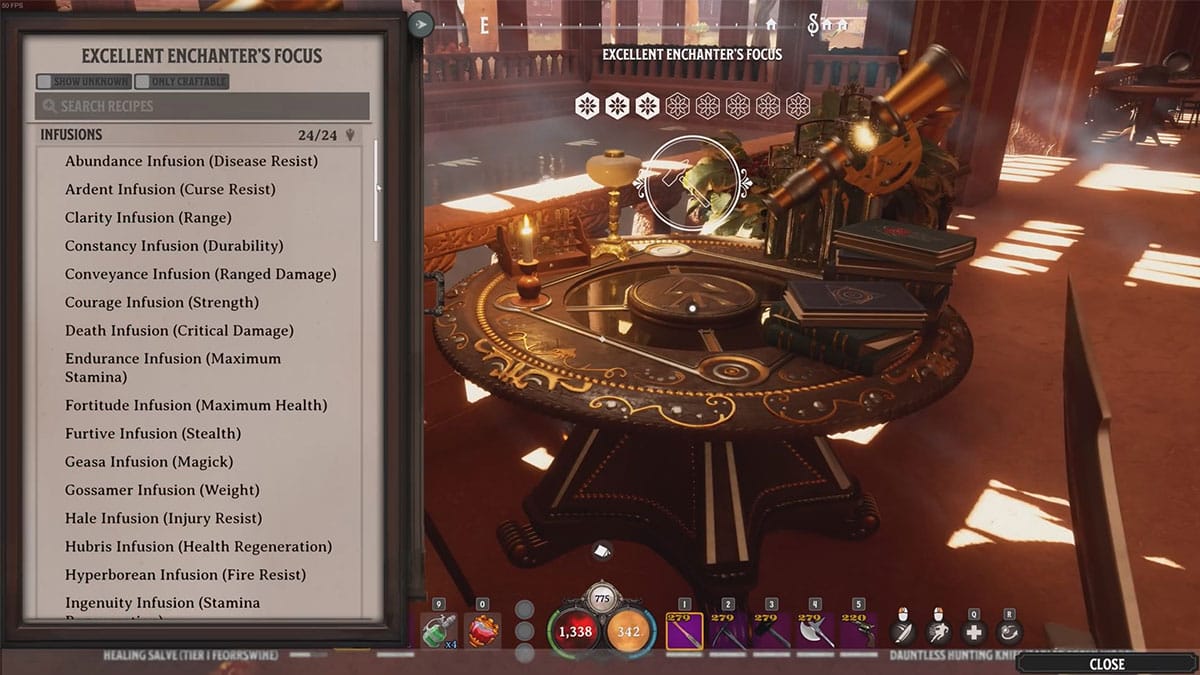Select Geasa Infusion (Magick)
The width and height of the screenshot is (1200, 675).
149,461
